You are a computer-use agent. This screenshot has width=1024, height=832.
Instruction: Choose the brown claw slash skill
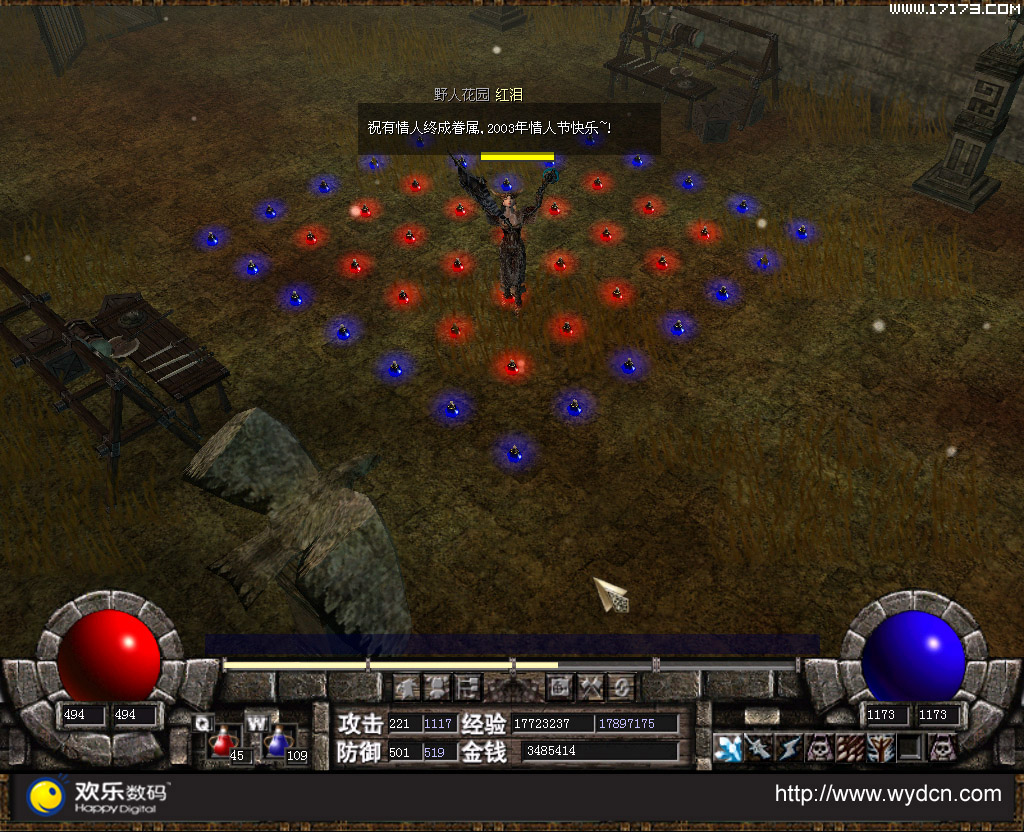850,747
